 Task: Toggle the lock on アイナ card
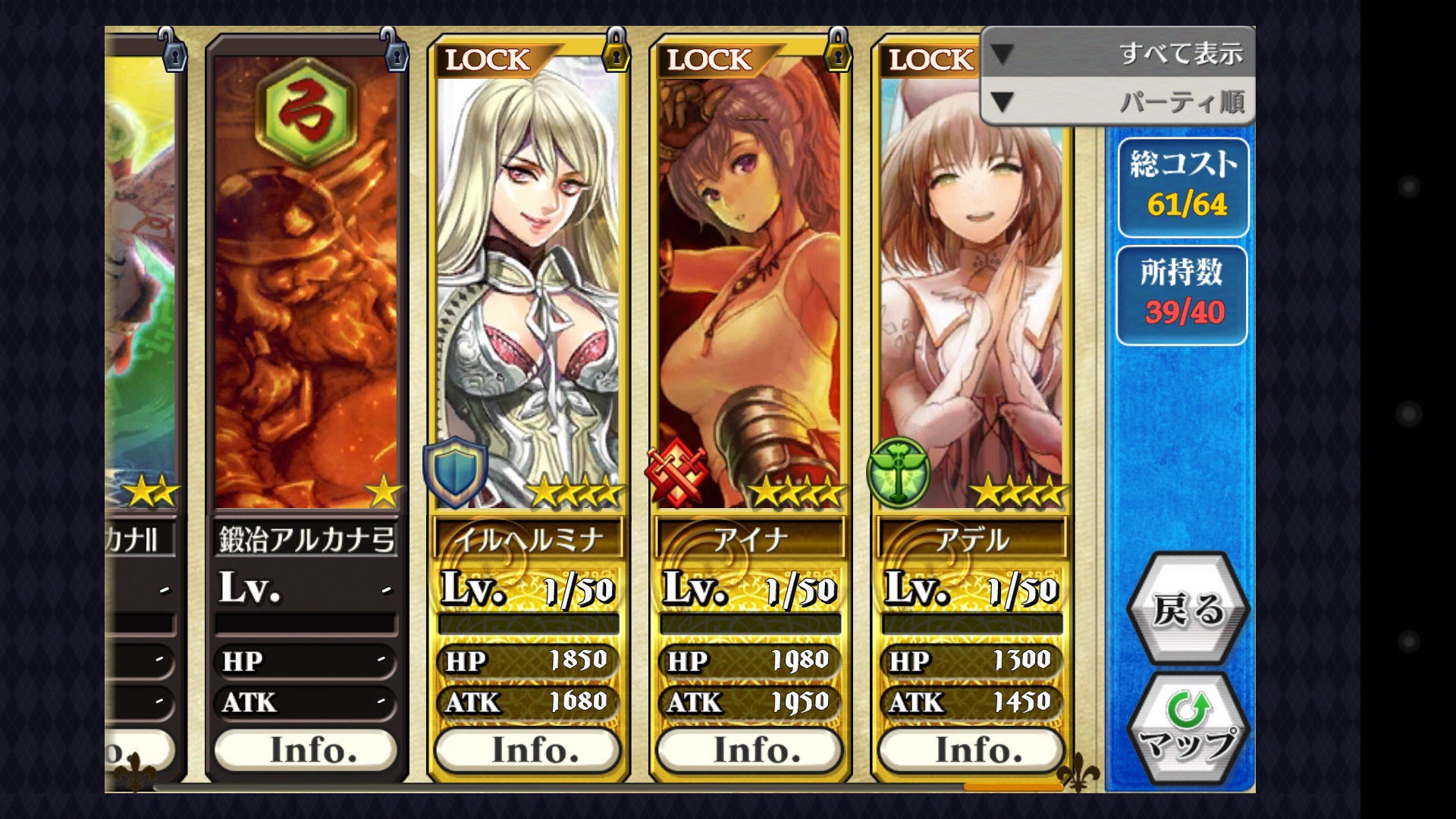[x=838, y=50]
